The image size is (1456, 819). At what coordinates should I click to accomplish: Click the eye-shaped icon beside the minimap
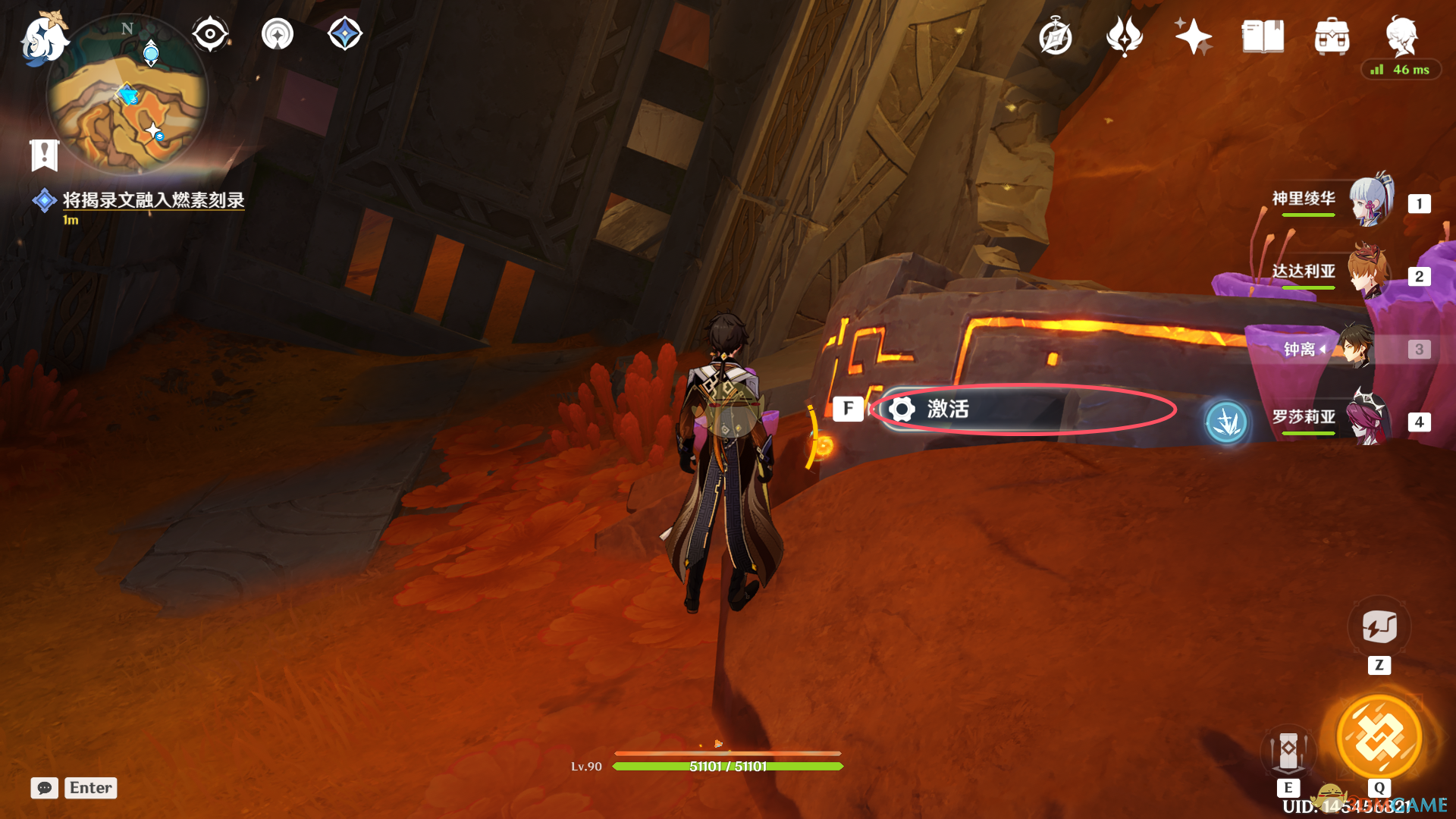210,34
